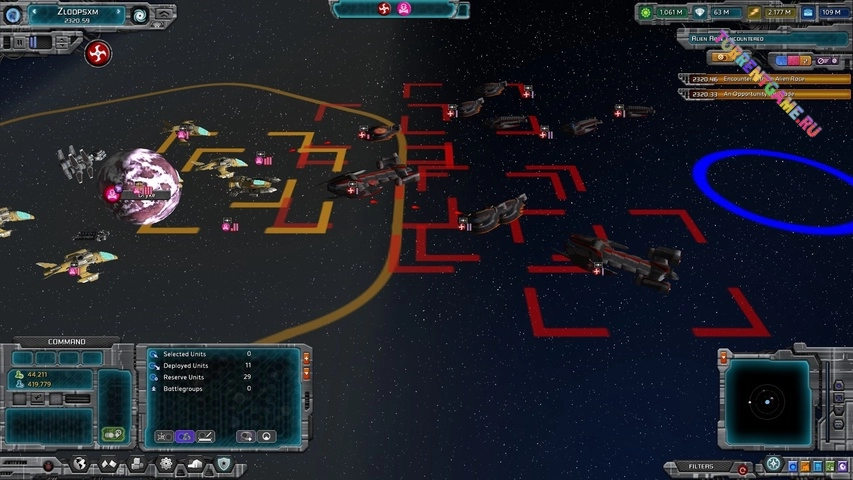Click the compass star button below minimap
This screenshot has width=853, height=480.
(x=773, y=465)
